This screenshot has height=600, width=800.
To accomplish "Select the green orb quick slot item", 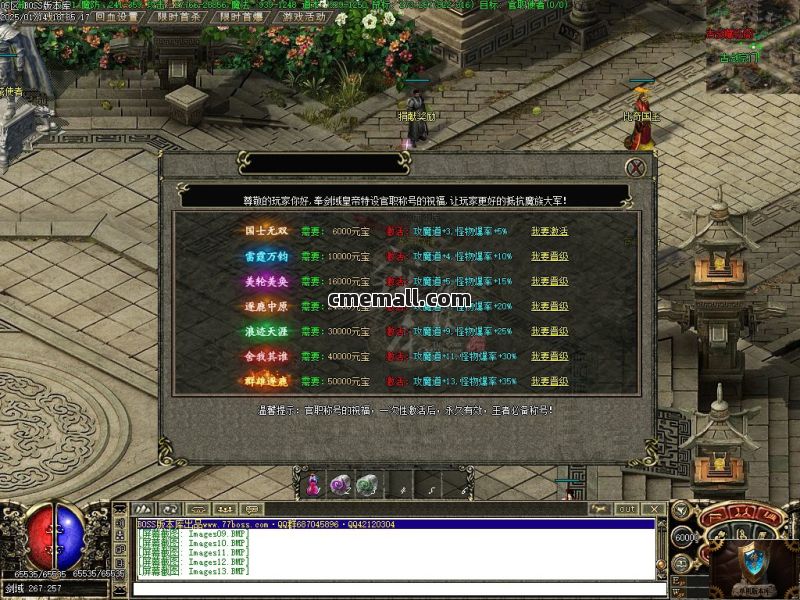I will tap(366, 484).
